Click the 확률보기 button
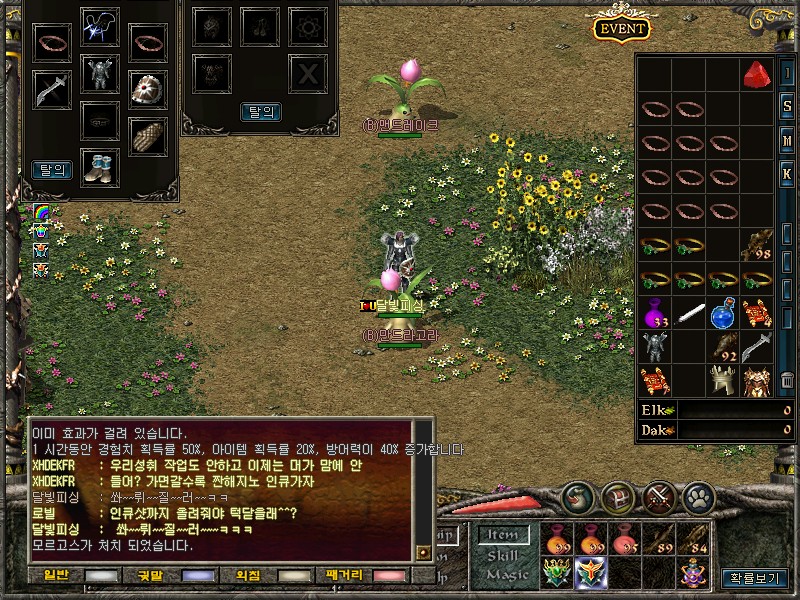Viewport: 800px width, 600px height. coord(753,577)
